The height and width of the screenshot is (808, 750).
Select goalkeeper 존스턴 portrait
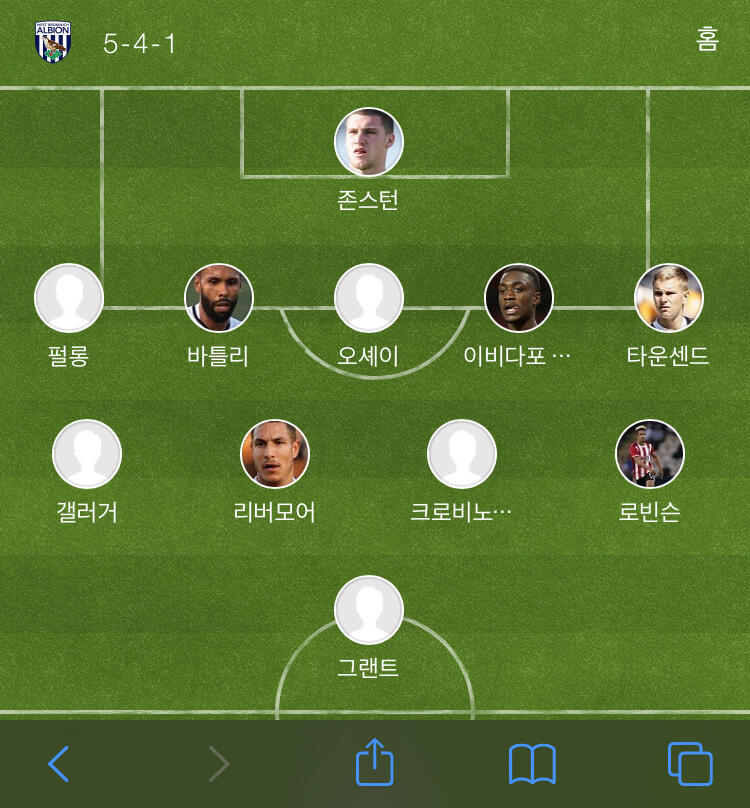tap(369, 142)
